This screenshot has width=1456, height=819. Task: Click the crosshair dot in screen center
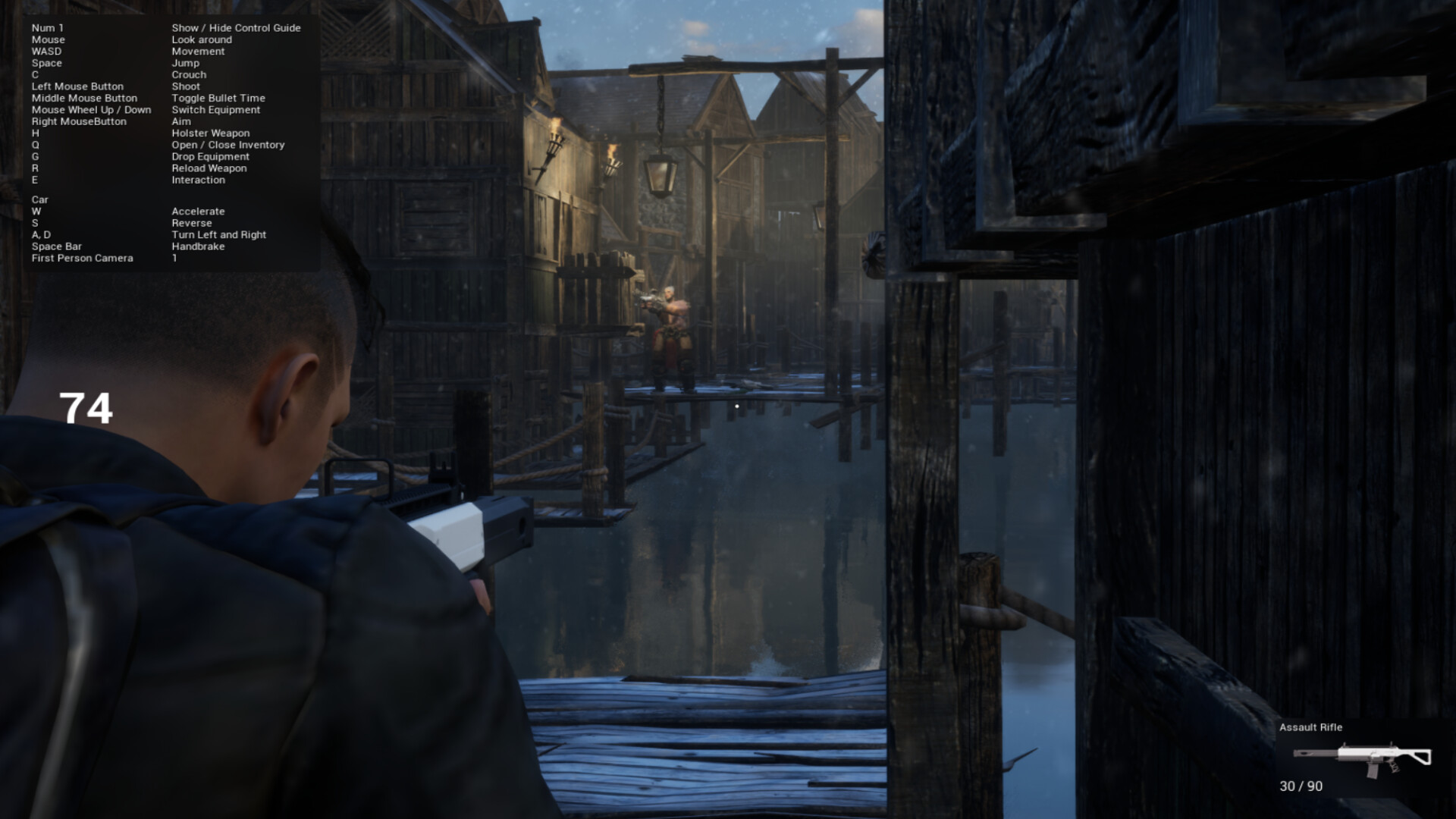(736, 406)
